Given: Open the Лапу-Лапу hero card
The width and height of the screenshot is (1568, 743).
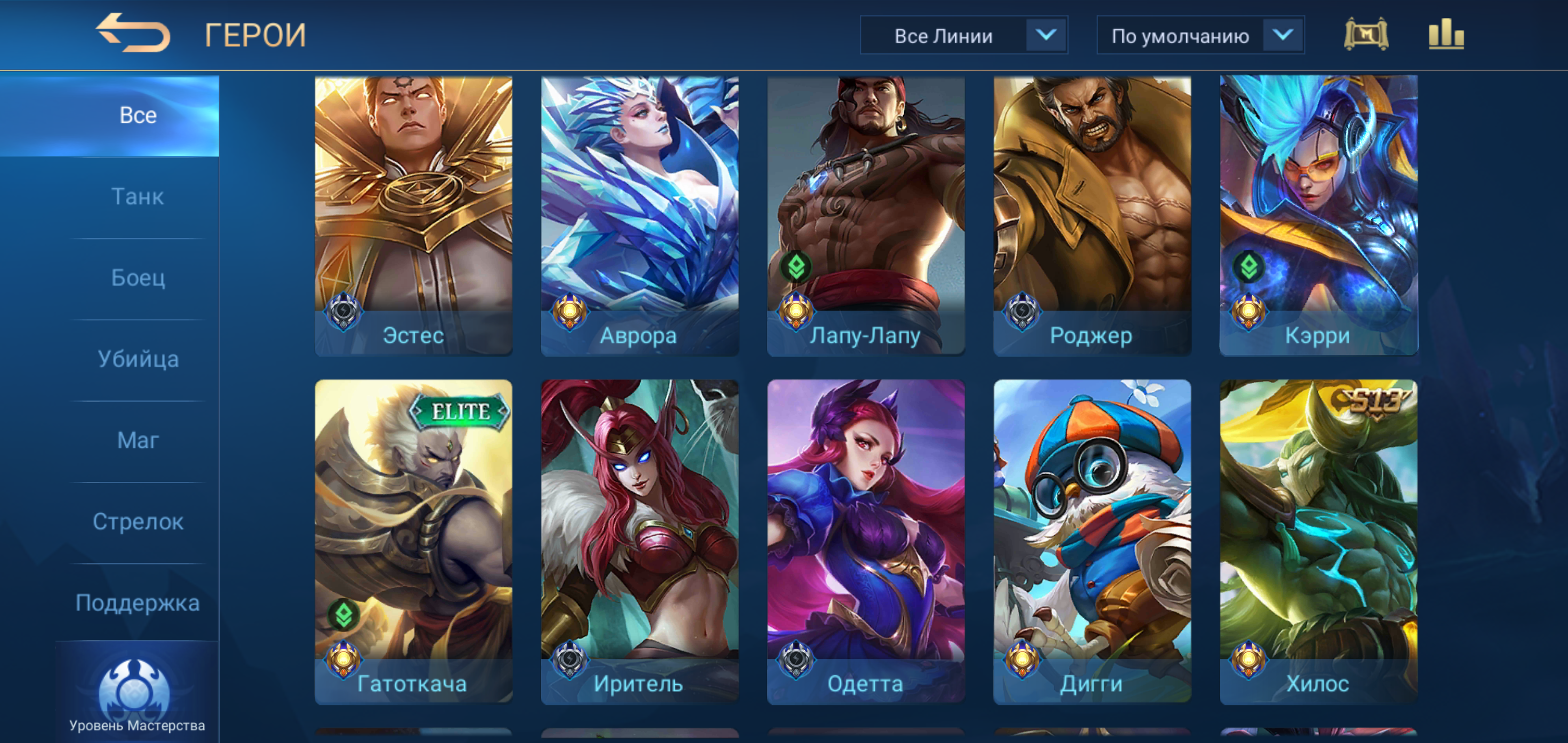Looking at the screenshot, I should tap(865, 214).
